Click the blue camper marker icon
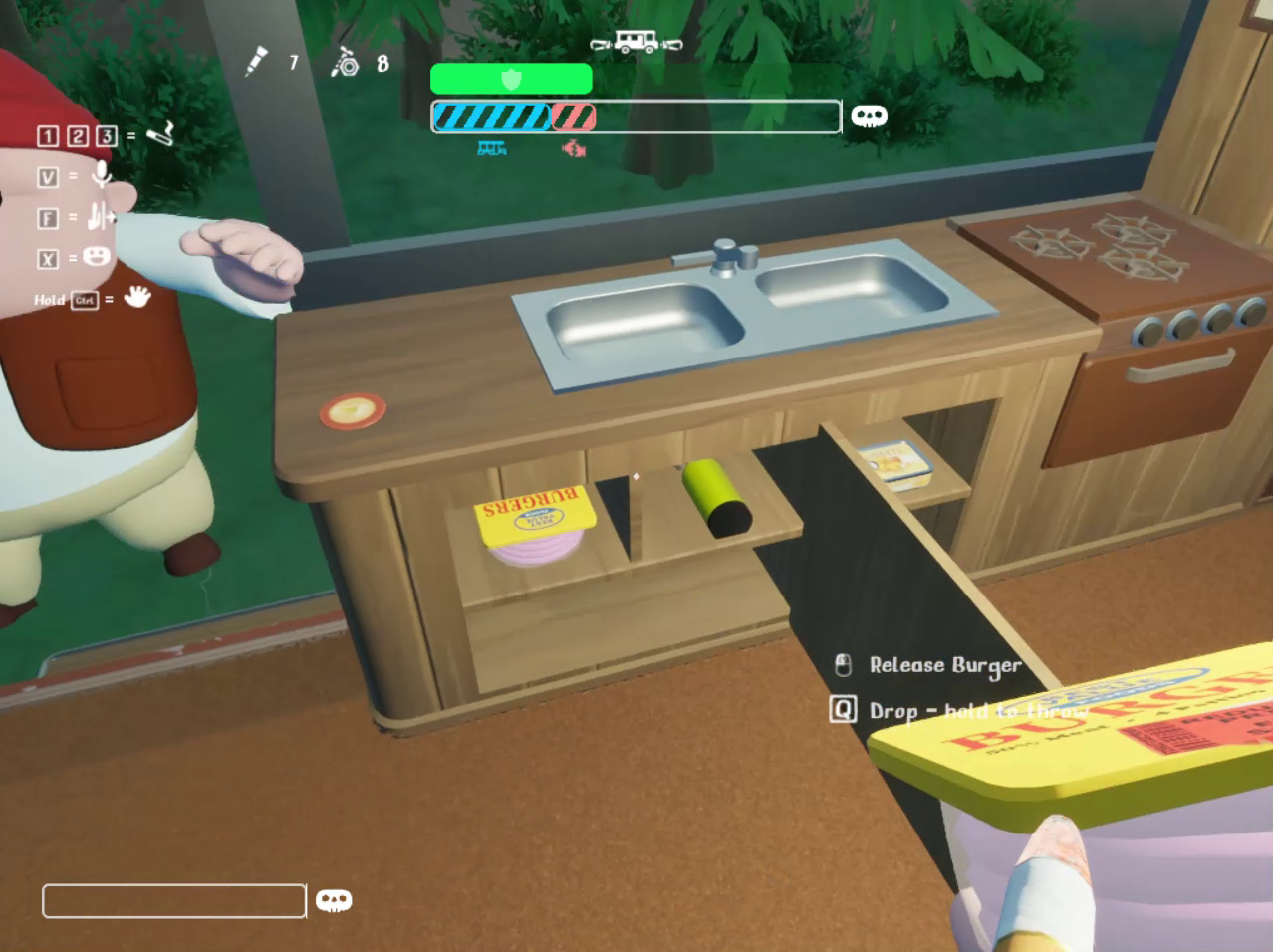The image size is (1273, 952). (x=491, y=148)
